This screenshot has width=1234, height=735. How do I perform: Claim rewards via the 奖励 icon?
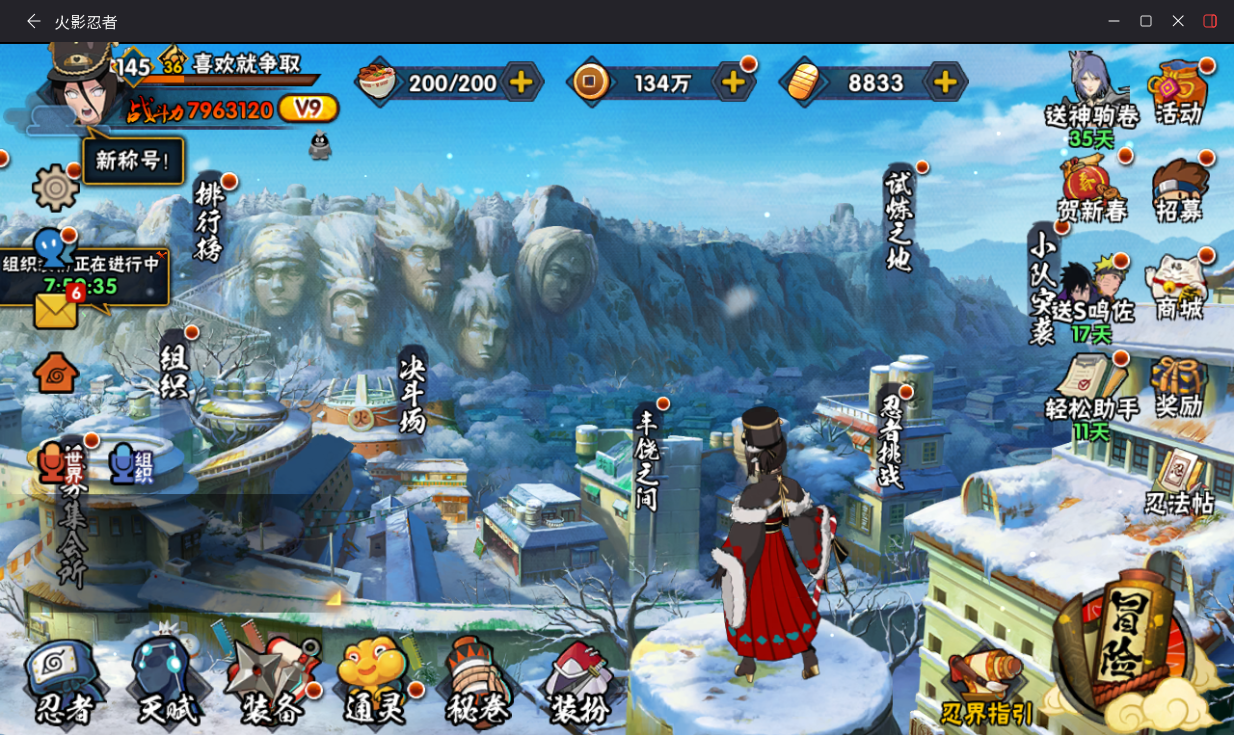[x=1179, y=387]
